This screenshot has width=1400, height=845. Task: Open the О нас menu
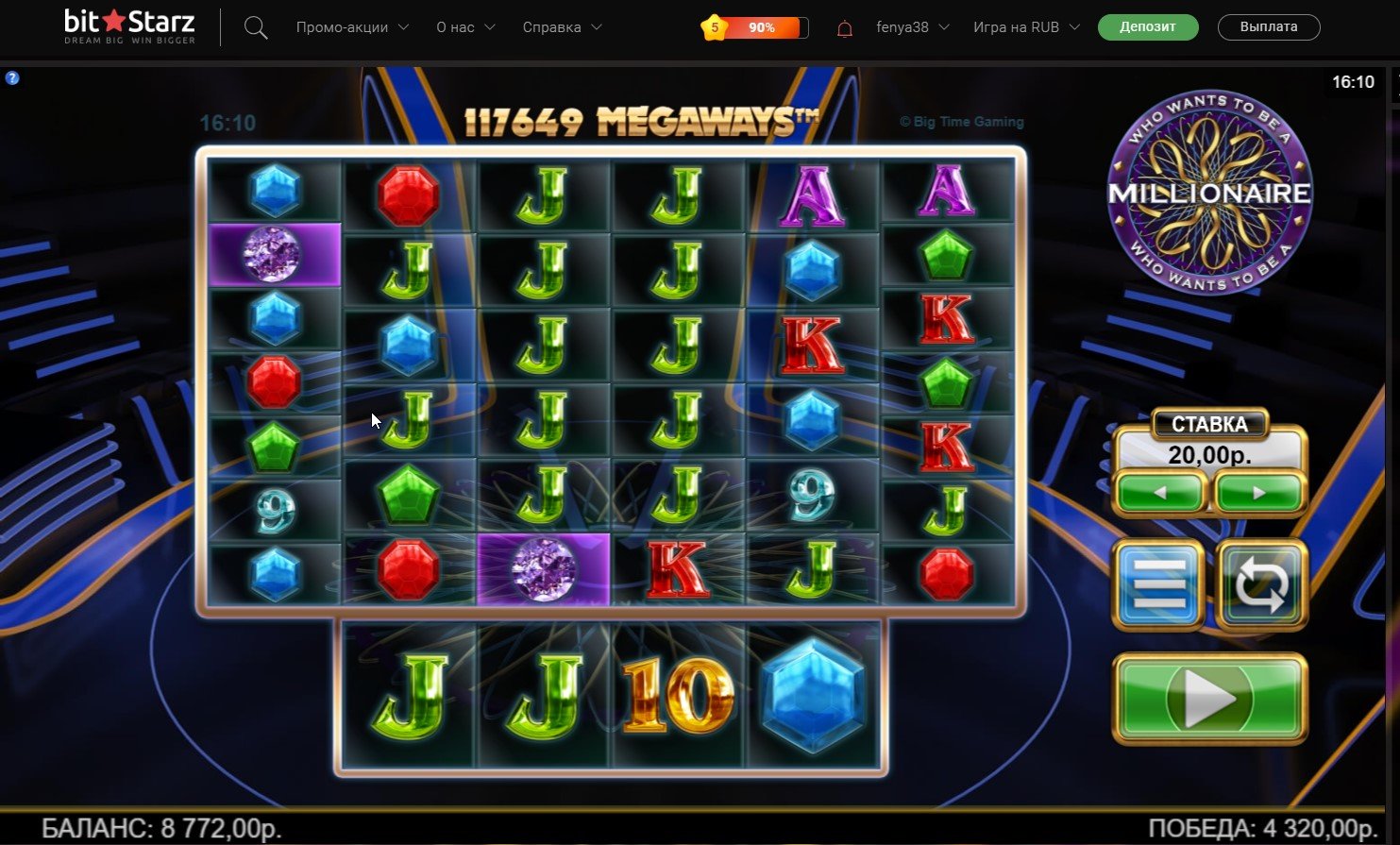pos(465,27)
